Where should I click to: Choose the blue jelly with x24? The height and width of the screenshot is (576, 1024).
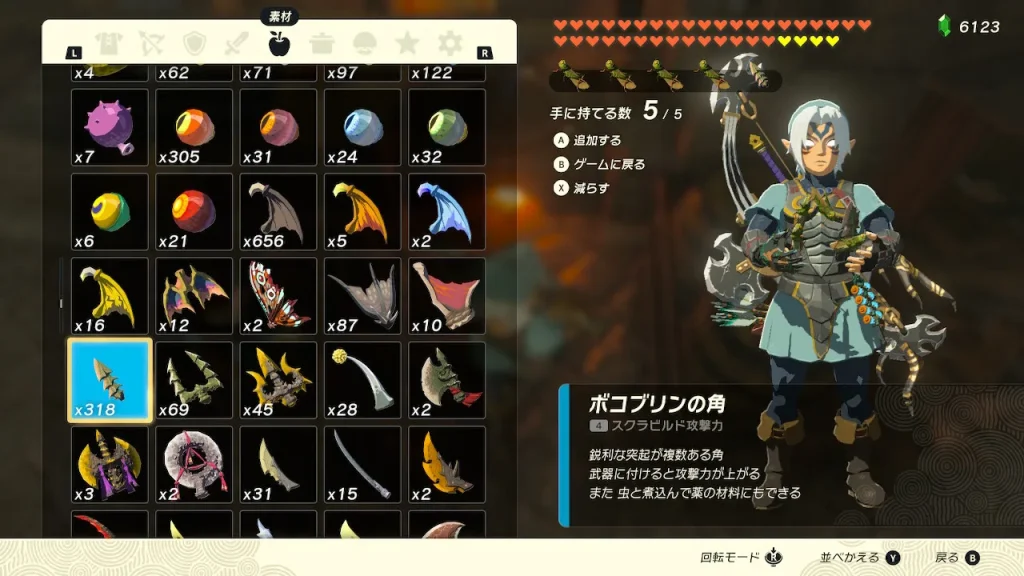point(362,128)
